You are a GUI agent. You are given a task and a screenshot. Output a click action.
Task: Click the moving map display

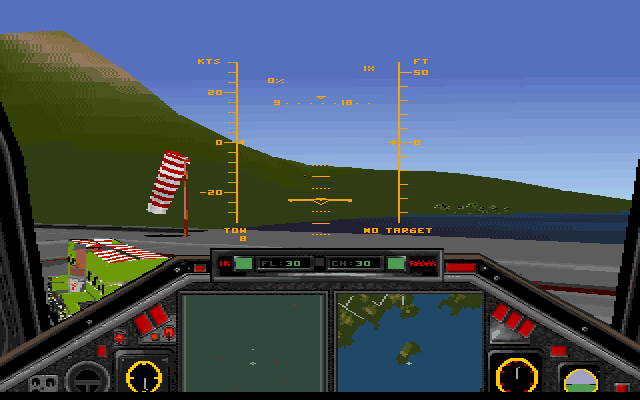point(409,341)
